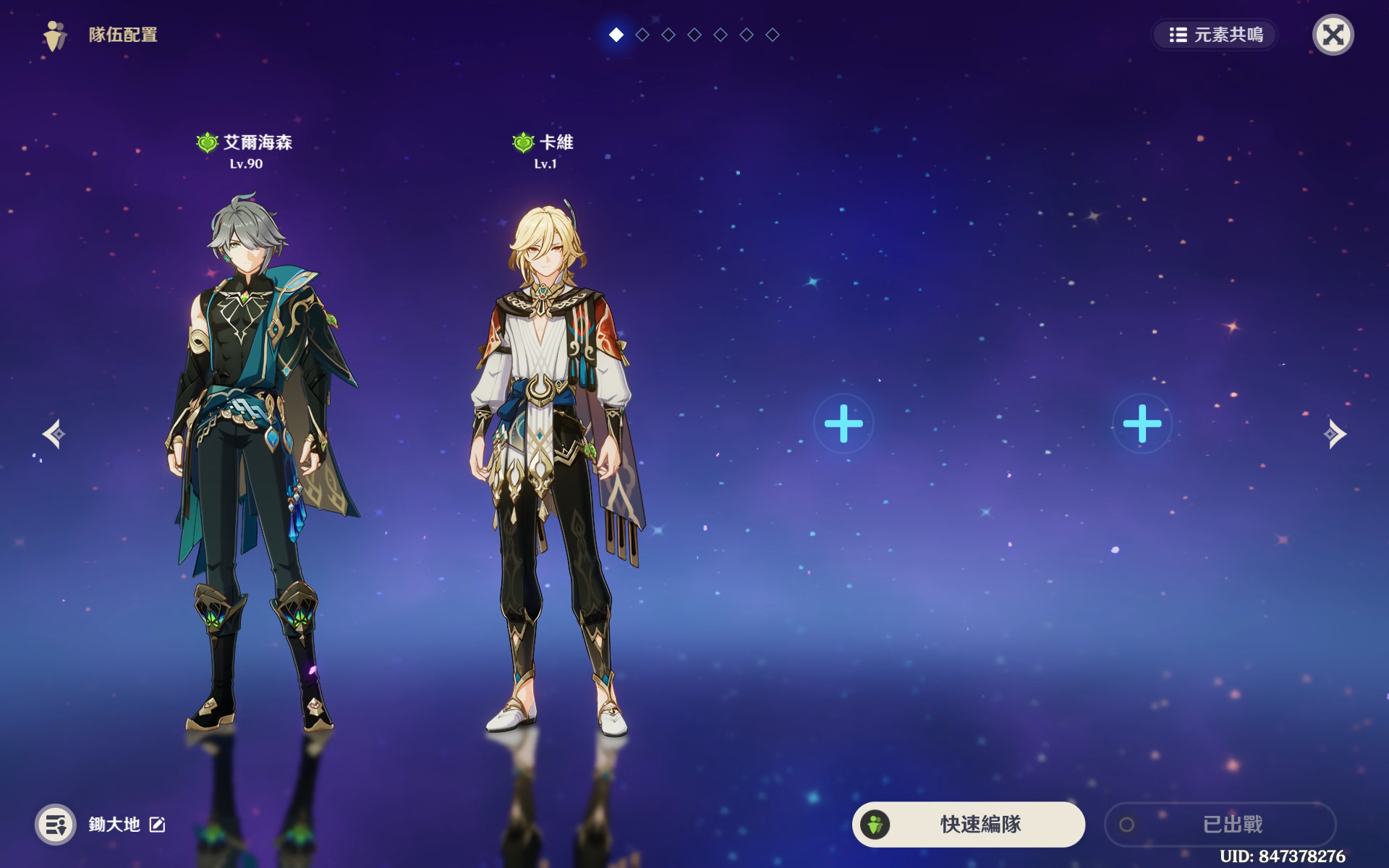1389x868 pixels.
Task: Switch to the second party page diamond
Action: (642, 35)
